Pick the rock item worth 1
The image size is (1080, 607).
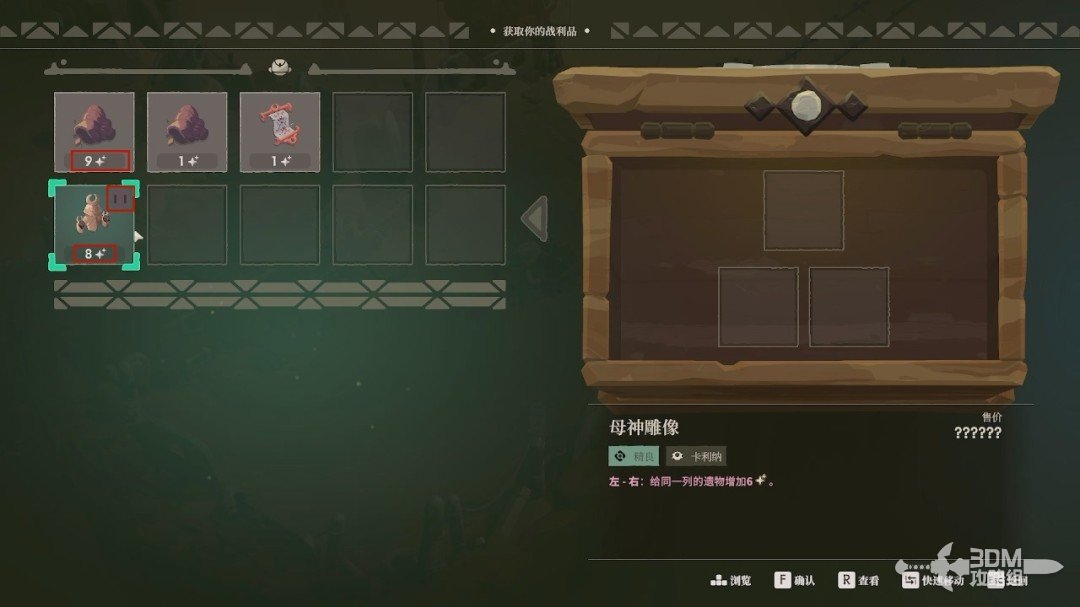pos(187,130)
